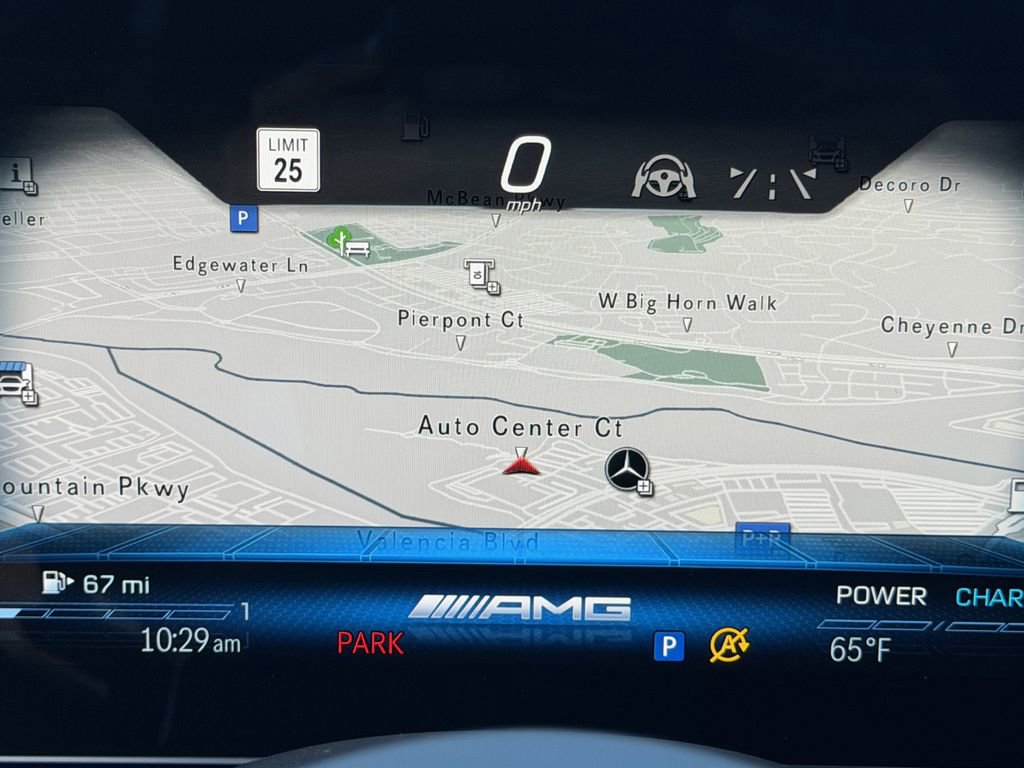
Task: Toggle the lane keeping assist icon
Action: 772,182
